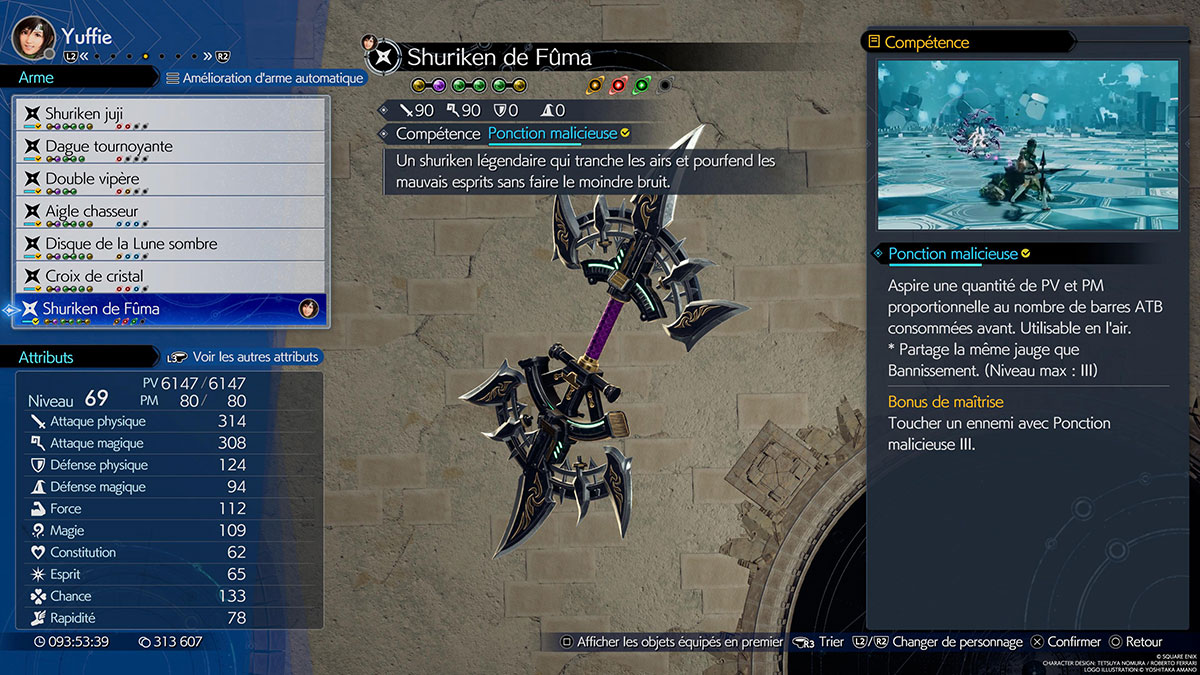Open Amélioration d'arme automatique
Screen dimensions: 1200x675
(x=264, y=78)
